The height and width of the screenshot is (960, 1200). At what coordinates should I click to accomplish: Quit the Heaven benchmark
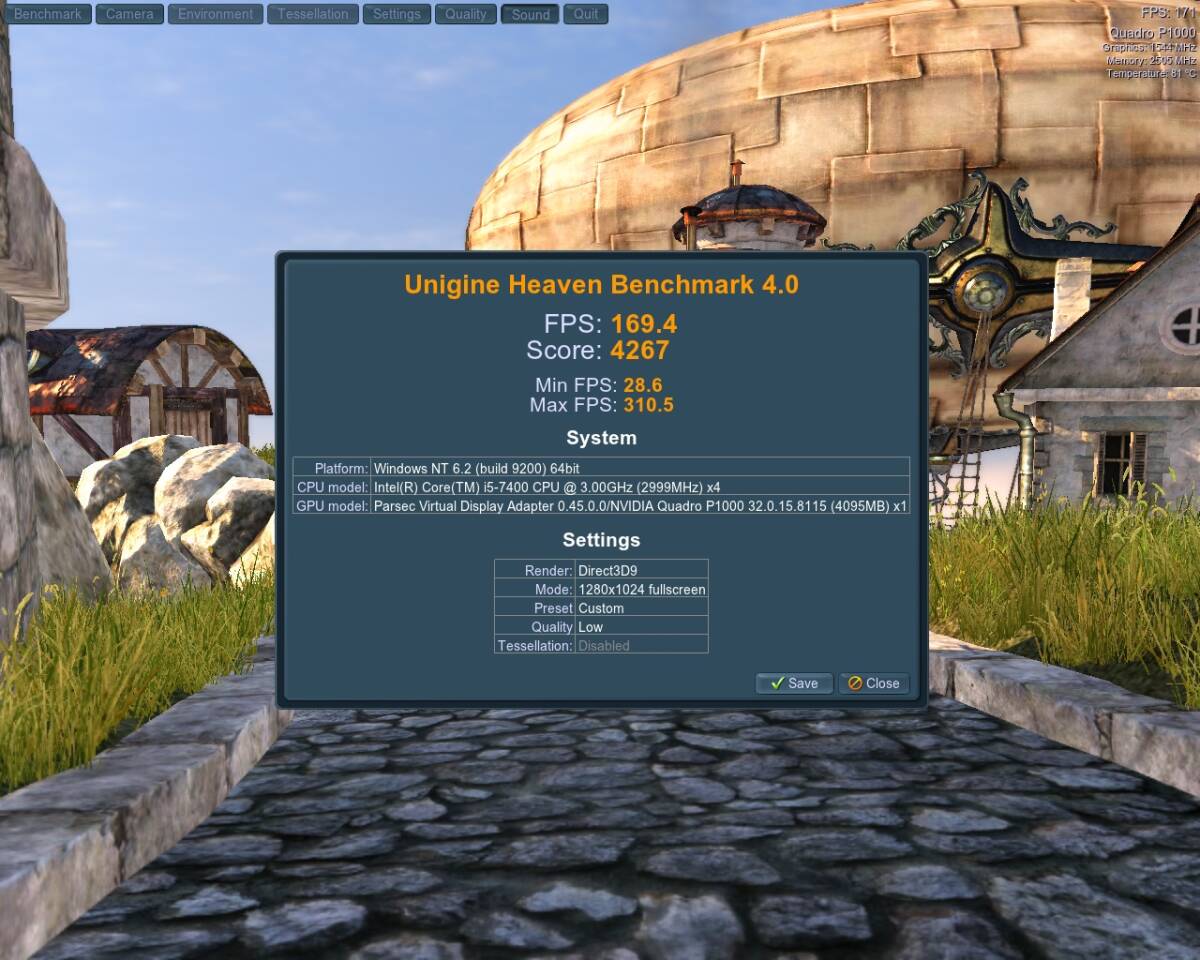pos(586,14)
